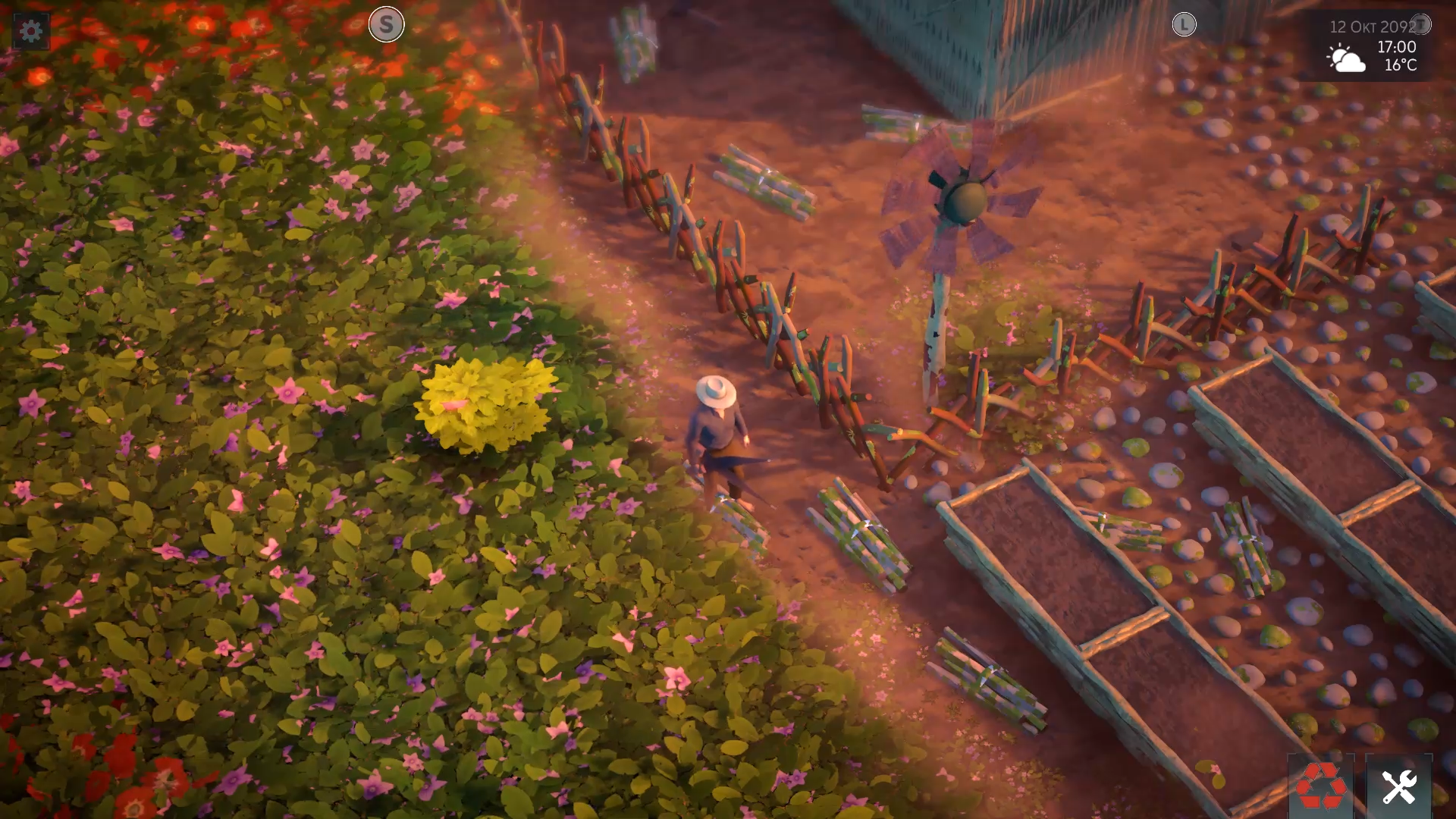Open the wrench and screwdriver build menu

[x=1398, y=786]
